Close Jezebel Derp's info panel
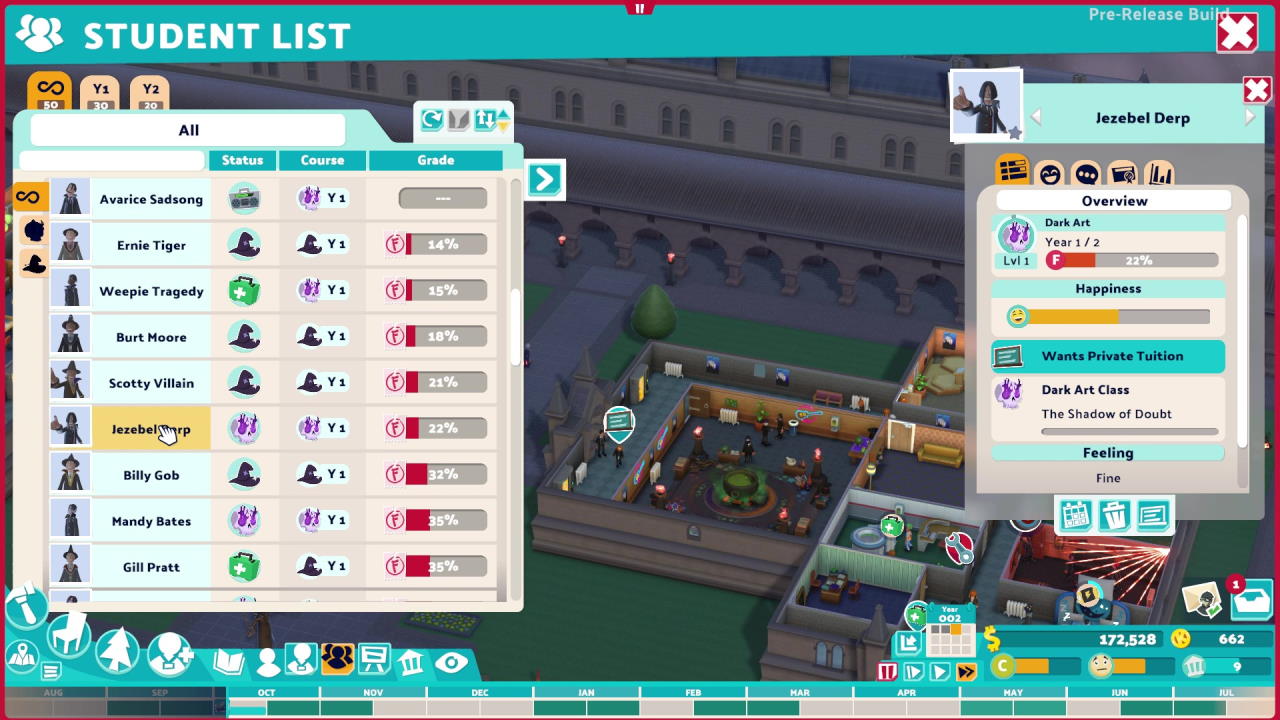Viewport: 1280px width, 720px height. pos(1256,91)
